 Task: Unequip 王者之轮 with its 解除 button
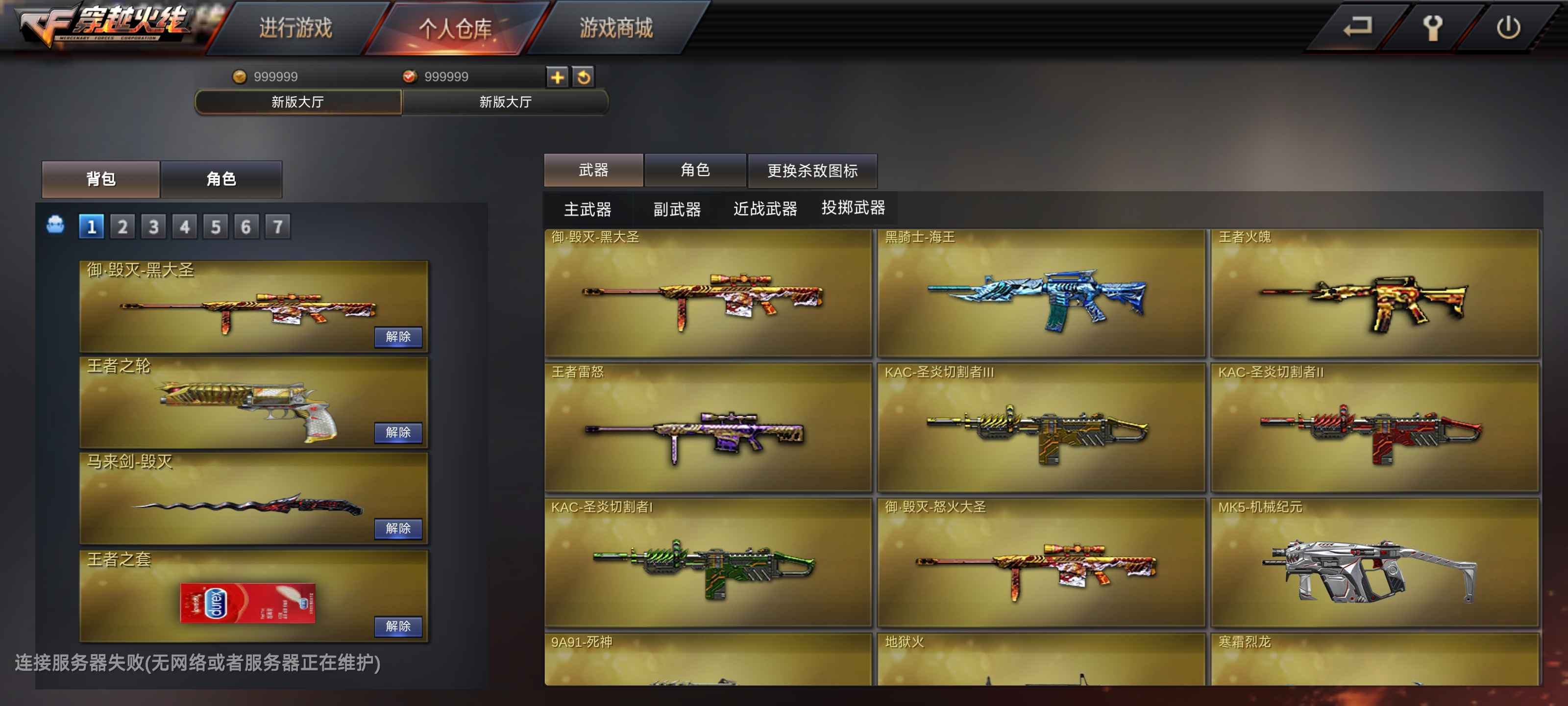click(x=398, y=432)
